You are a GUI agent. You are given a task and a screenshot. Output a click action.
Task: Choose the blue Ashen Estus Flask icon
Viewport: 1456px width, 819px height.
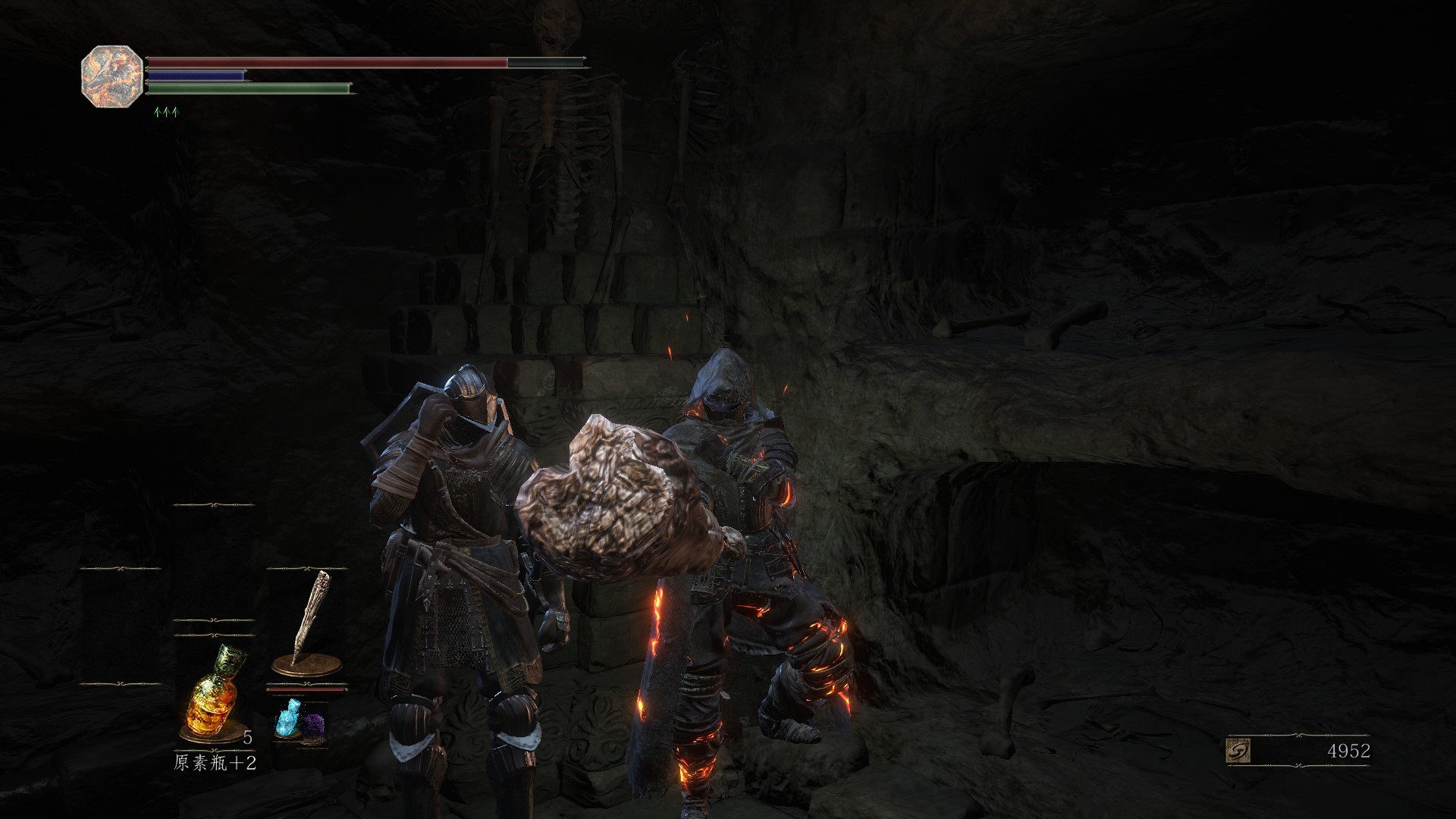287,717
